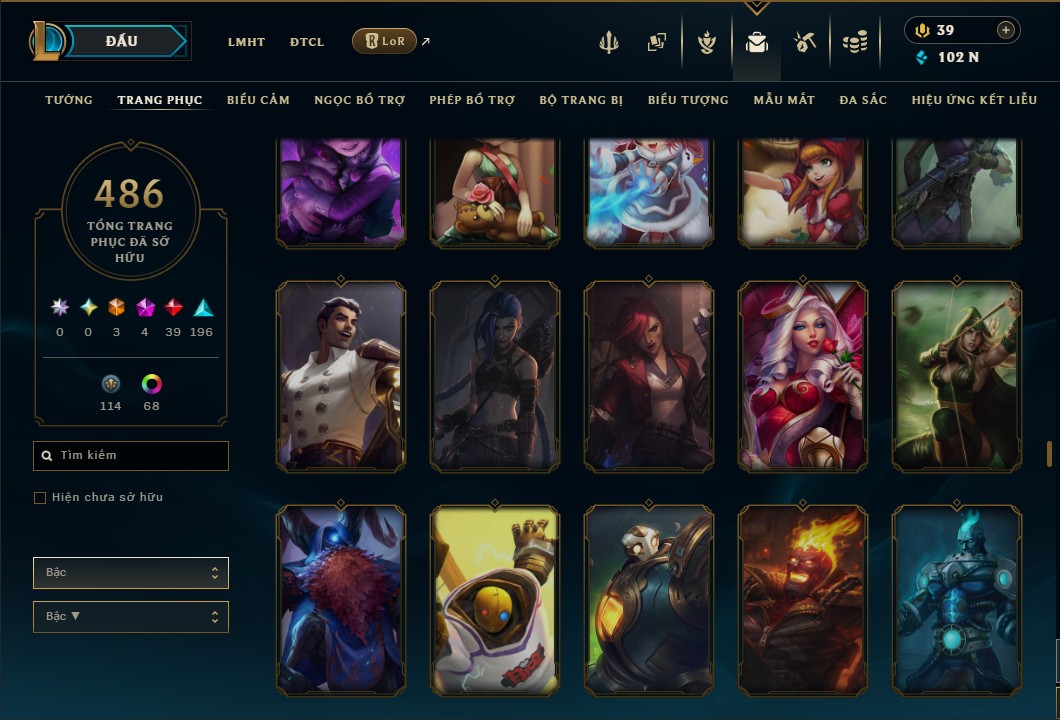Go to the PHÉP BỔ TRỢ tab
The image size is (1060, 720).
[x=472, y=100]
